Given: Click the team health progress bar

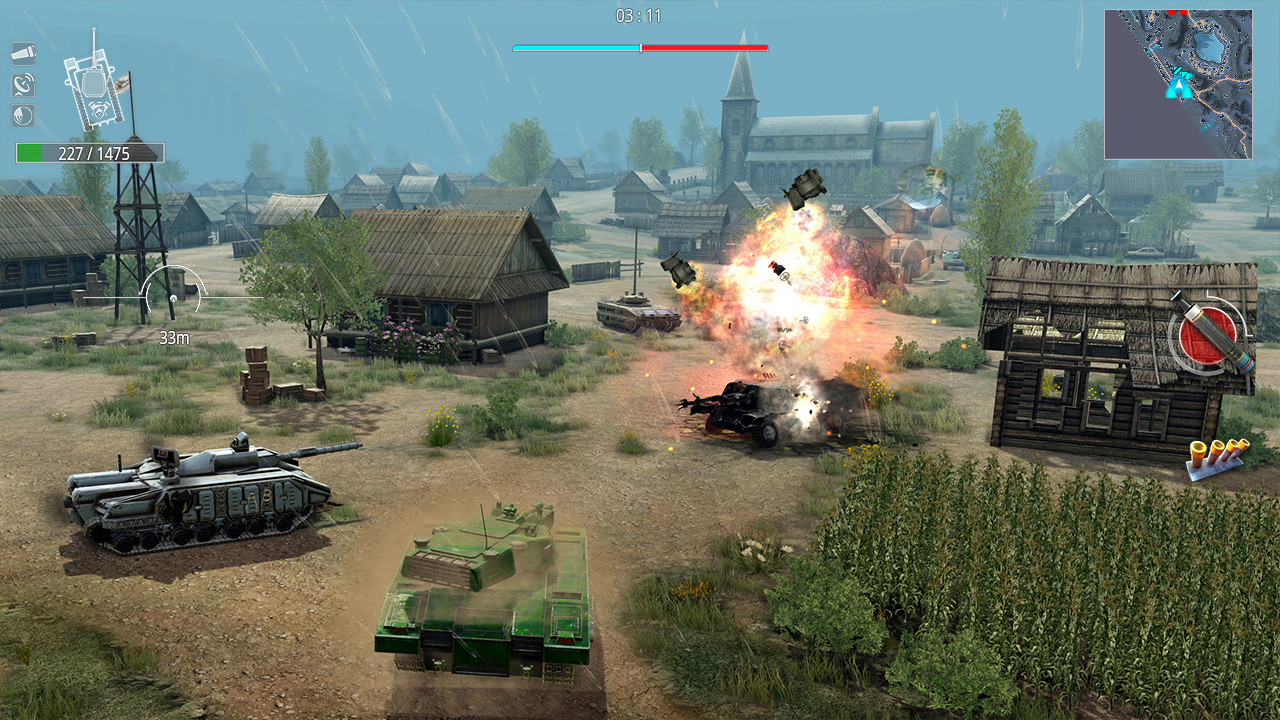Looking at the screenshot, I should click(x=638, y=46).
